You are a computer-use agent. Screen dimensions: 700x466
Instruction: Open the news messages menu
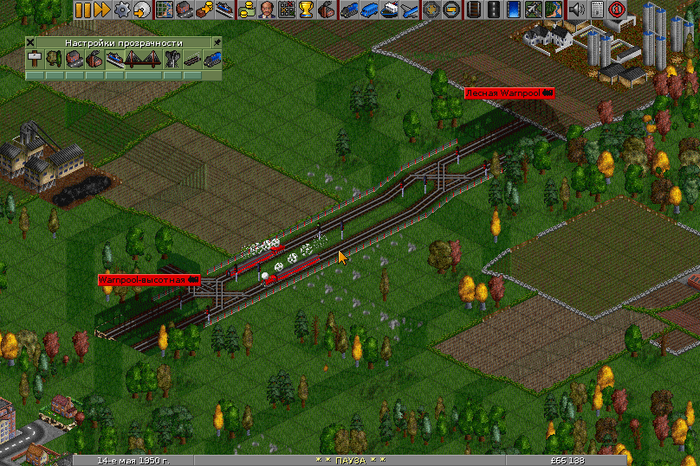point(597,10)
